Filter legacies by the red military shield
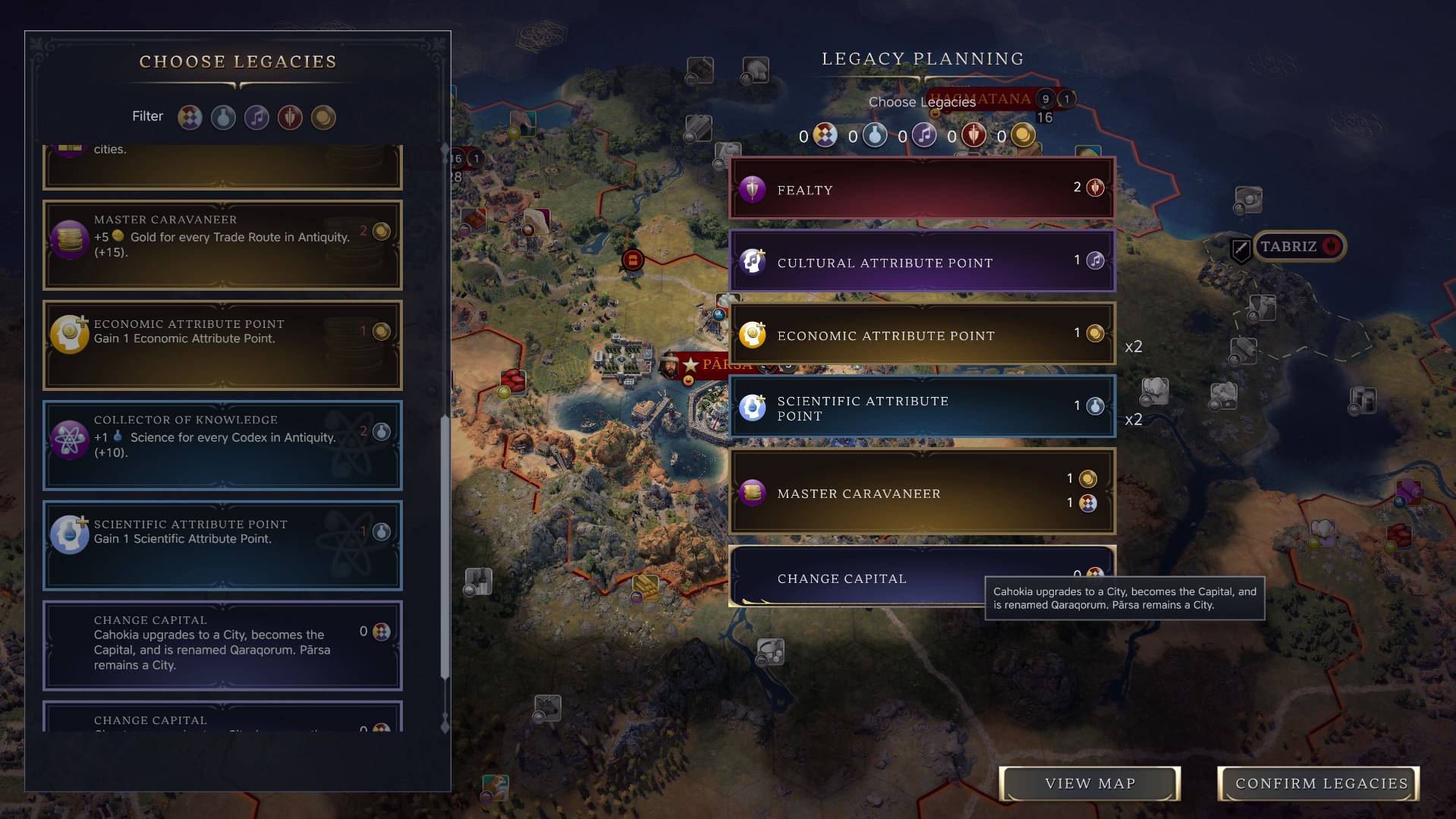The width and height of the screenshot is (1456, 819). coord(290,117)
